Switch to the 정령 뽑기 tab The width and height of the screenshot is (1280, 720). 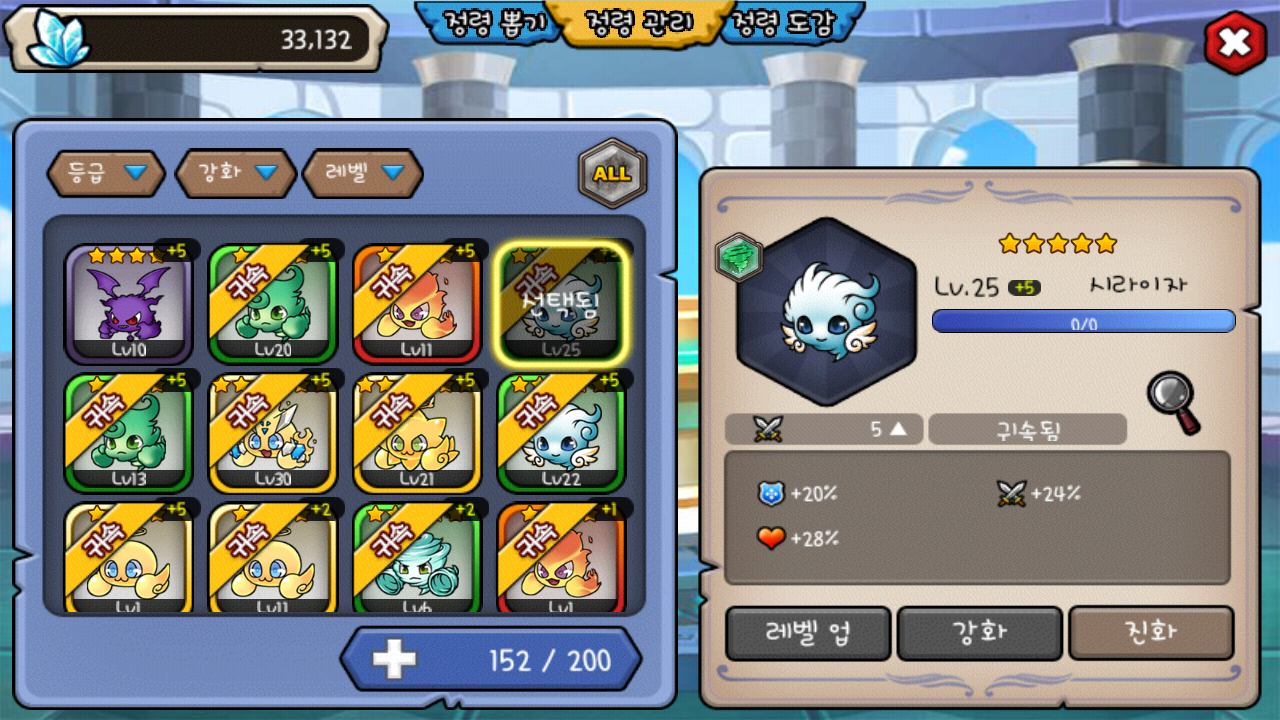(488, 24)
